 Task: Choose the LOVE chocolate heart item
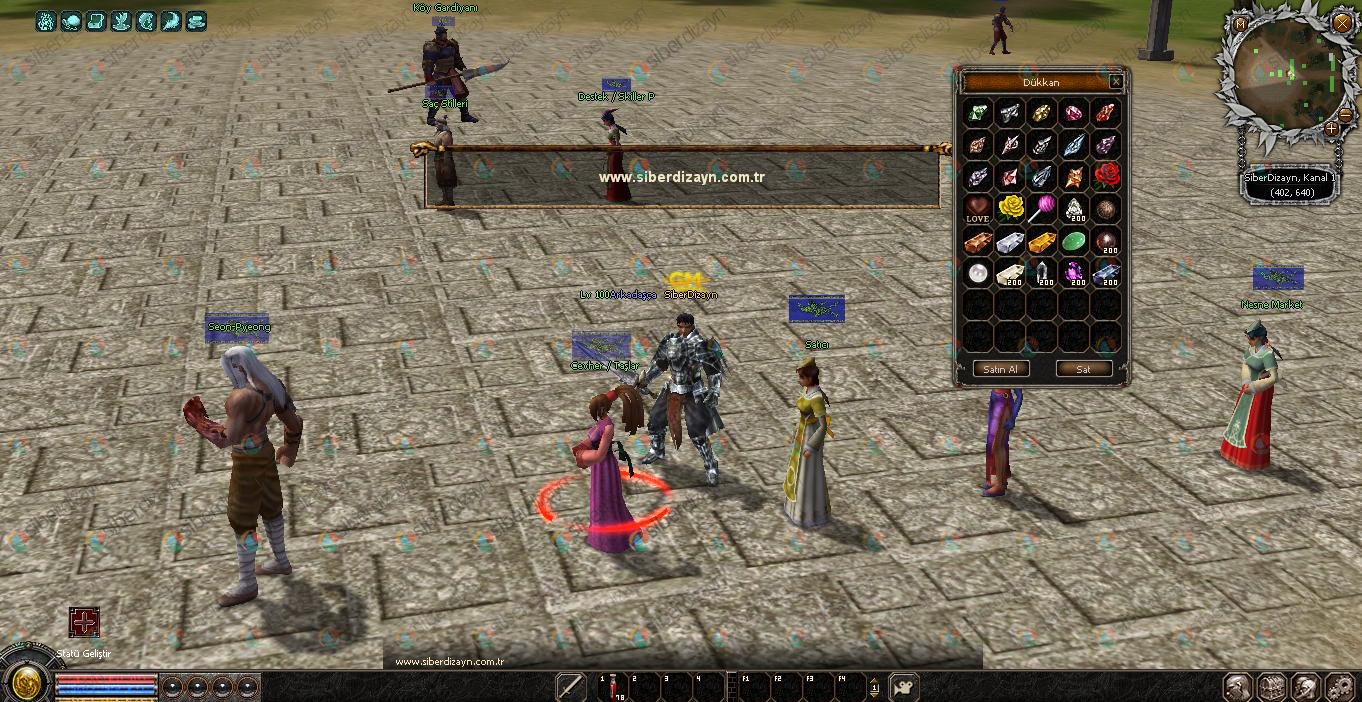(x=978, y=209)
